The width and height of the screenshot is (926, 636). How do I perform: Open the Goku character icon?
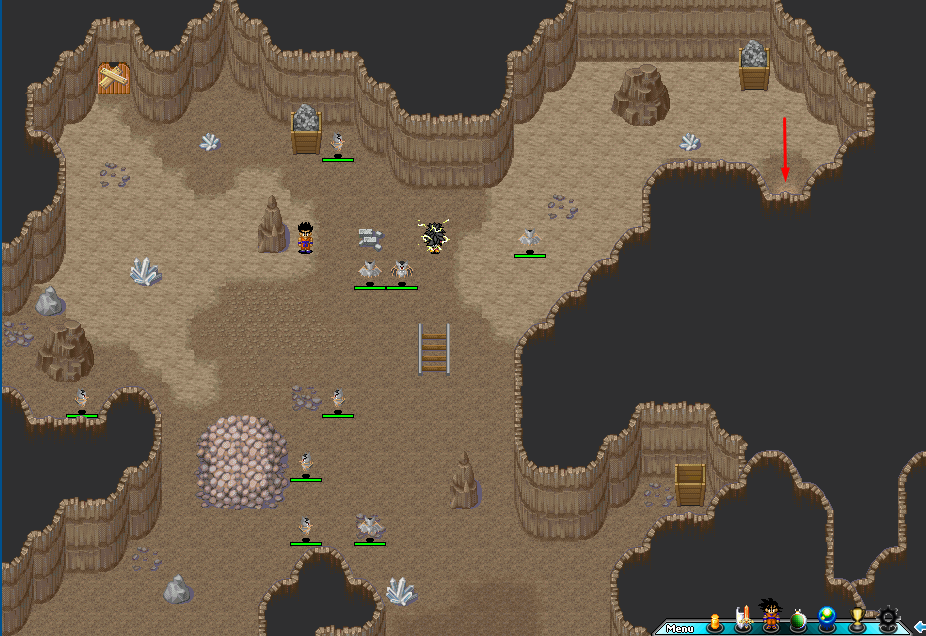click(770, 615)
